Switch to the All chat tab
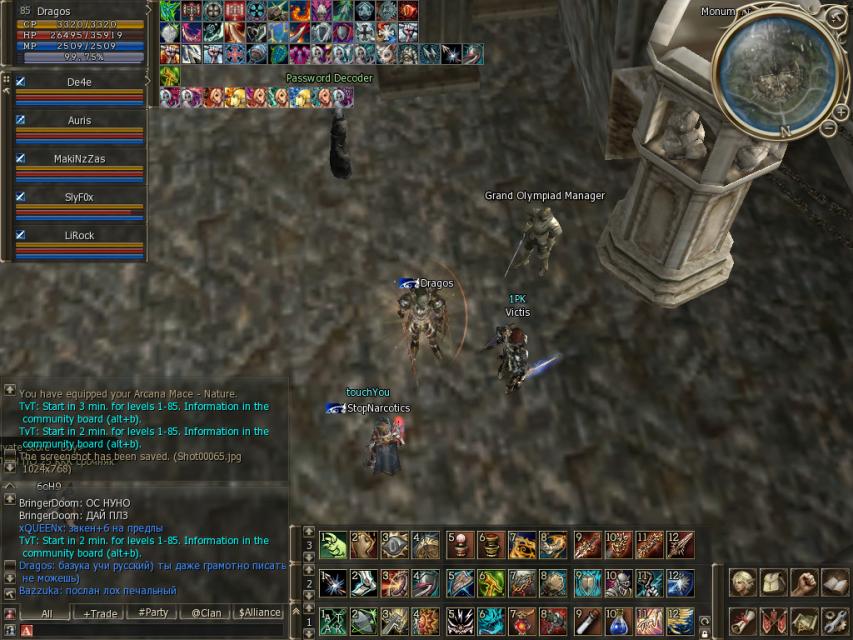Viewport: 853px width, 640px height. [47, 613]
